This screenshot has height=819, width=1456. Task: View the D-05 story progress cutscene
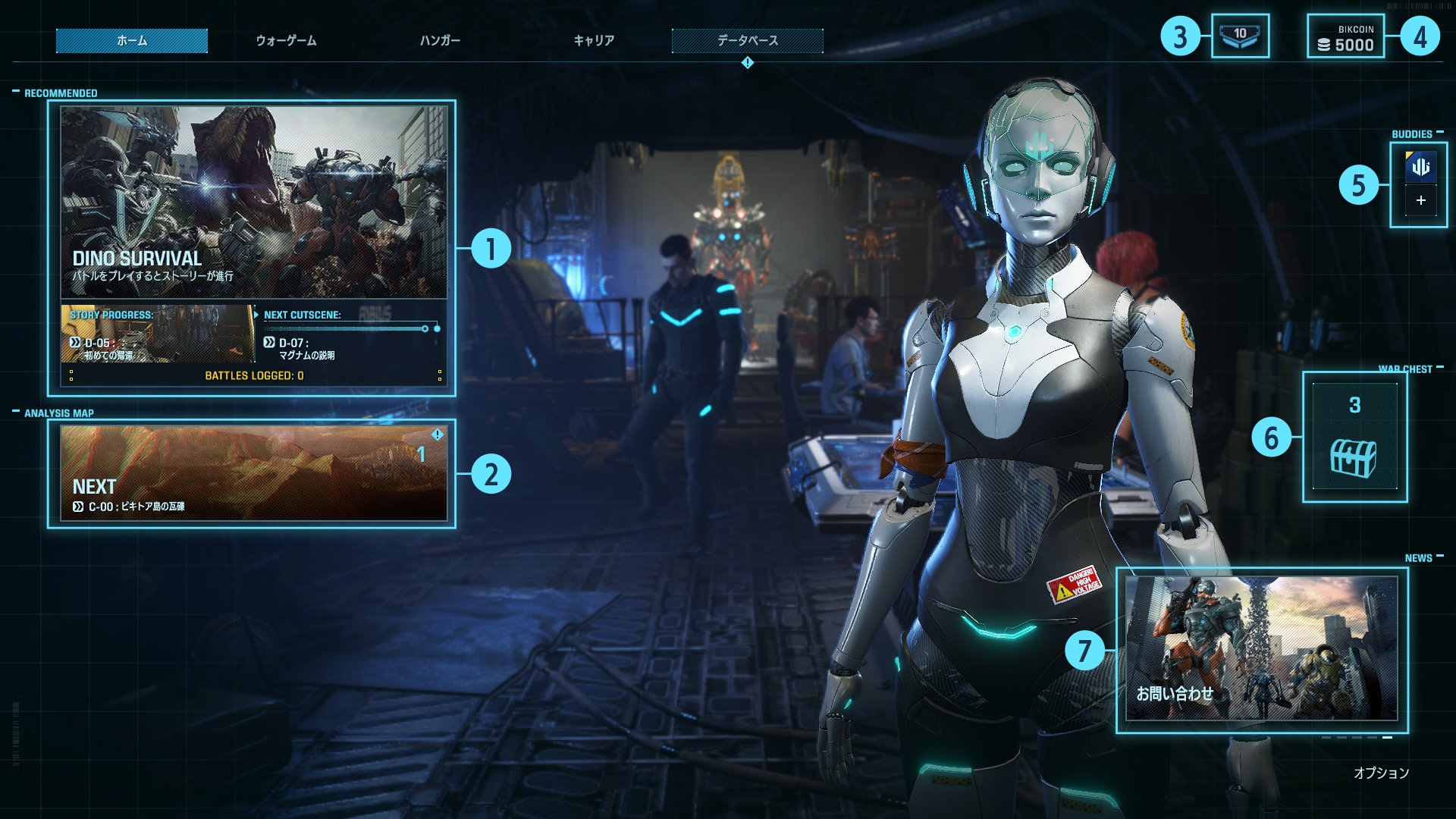tap(158, 334)
